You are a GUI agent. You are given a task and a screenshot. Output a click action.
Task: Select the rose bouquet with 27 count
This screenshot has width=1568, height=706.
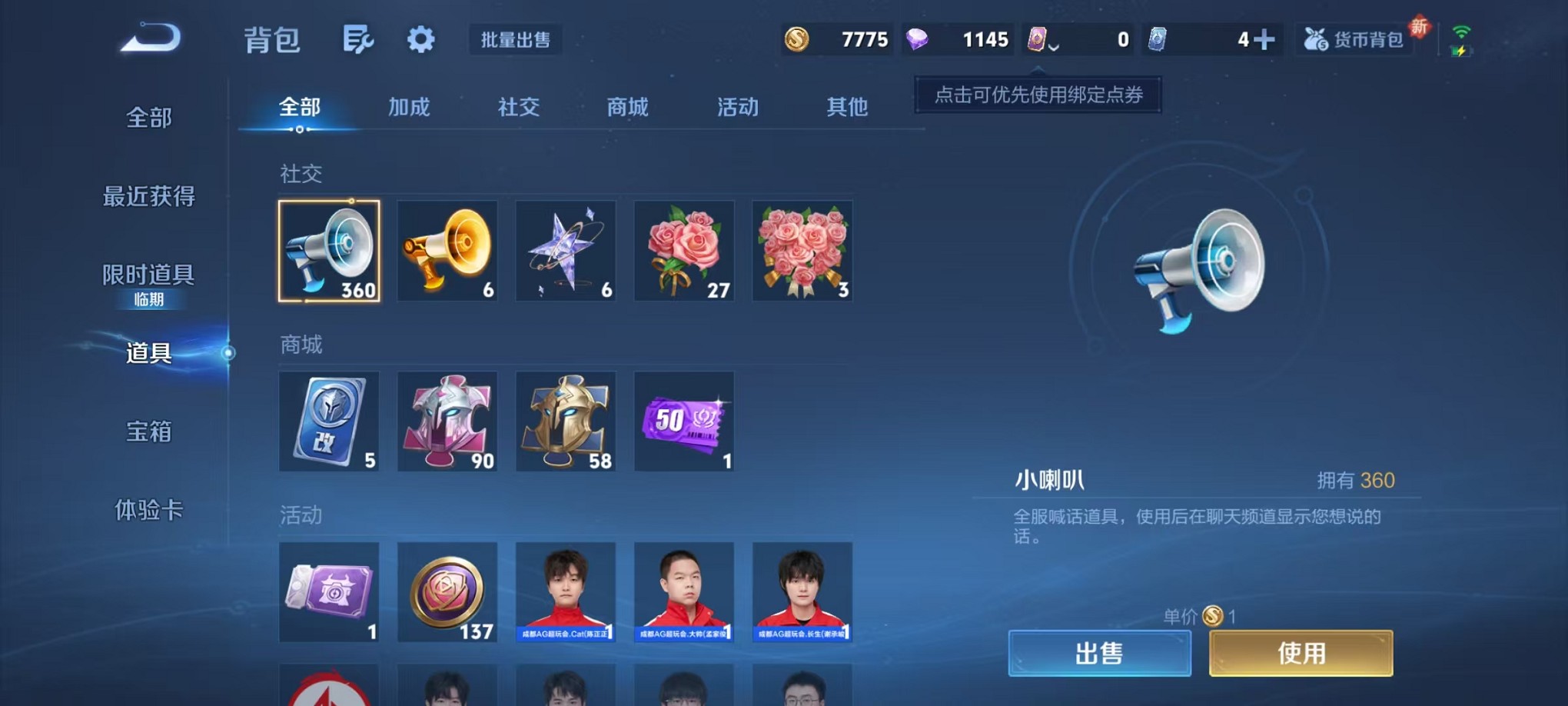click(684, 251)
